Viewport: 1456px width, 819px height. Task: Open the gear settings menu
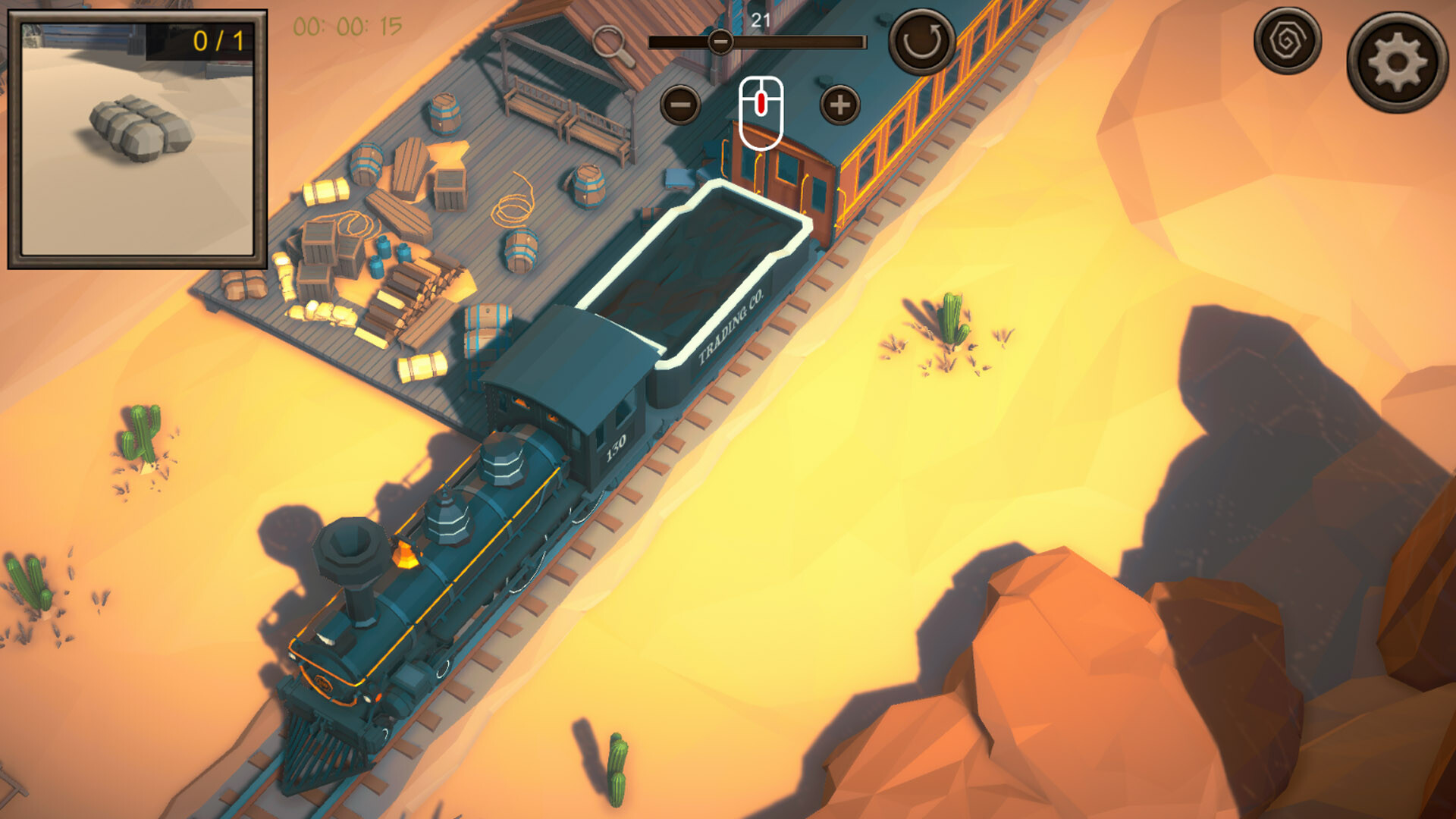[x=1396, y=62]
